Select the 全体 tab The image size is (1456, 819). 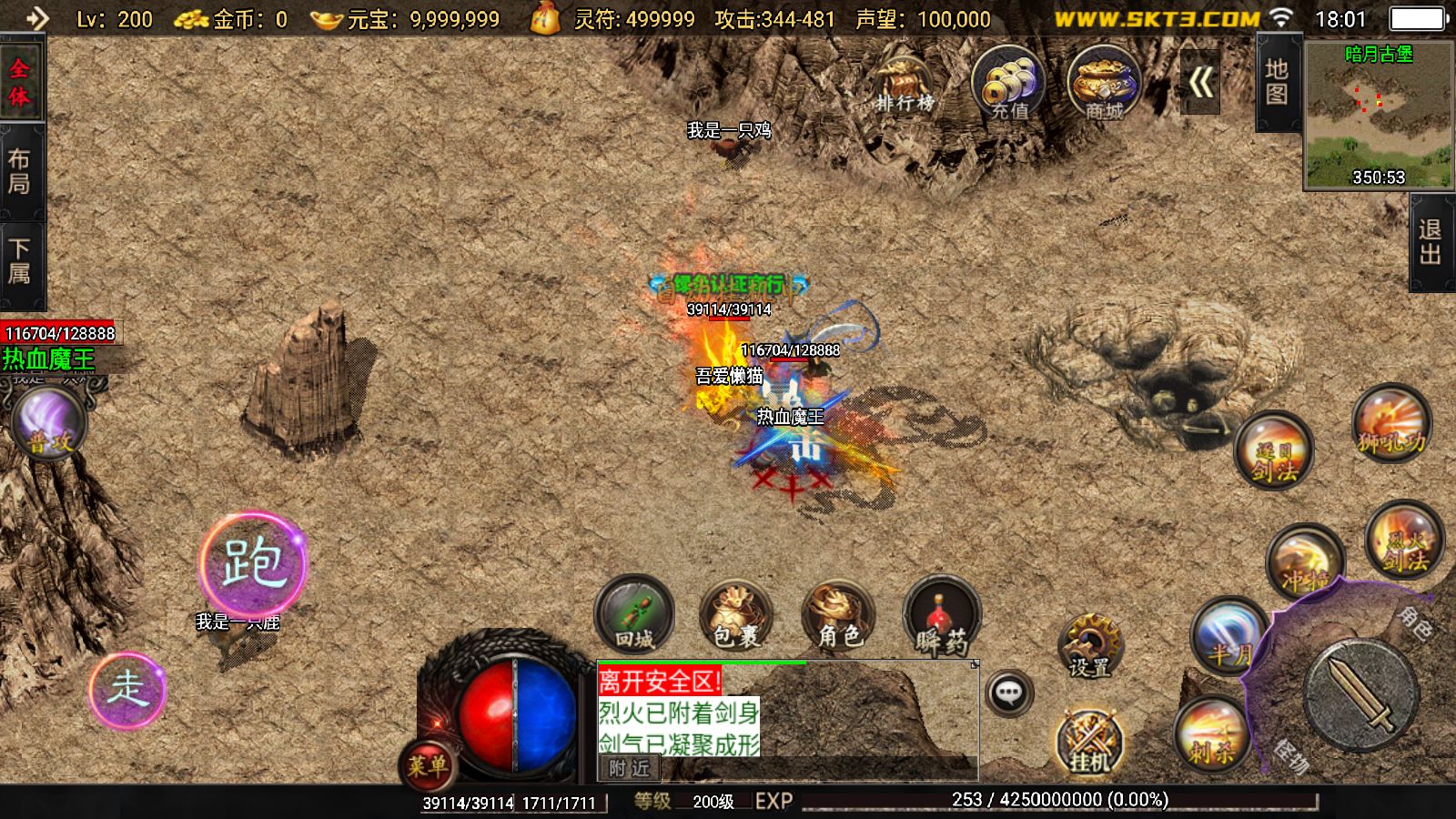pyautogui.click(x=20, y=82)
